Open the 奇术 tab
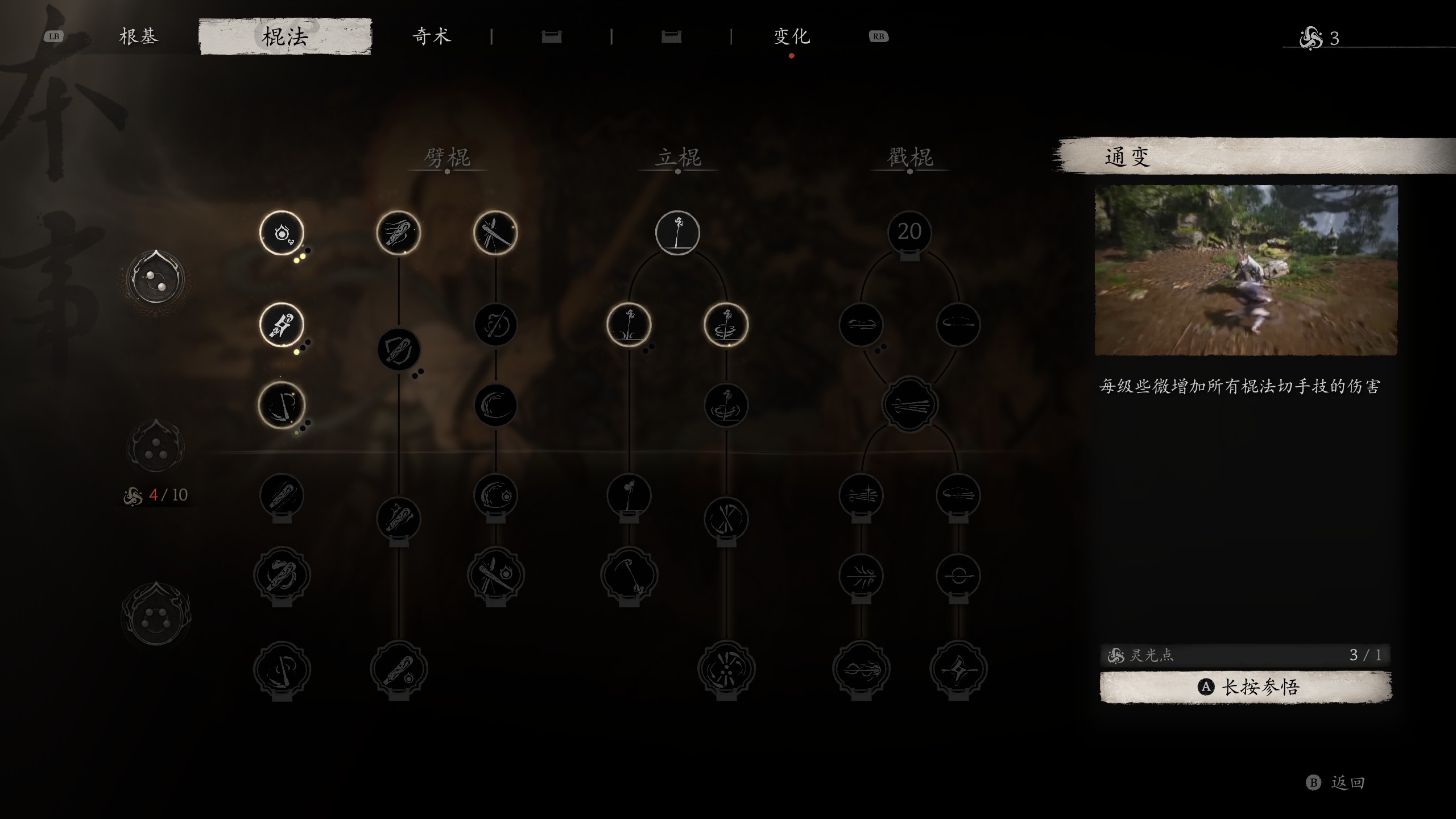The image size is (1456, 819). click(432, 37)
